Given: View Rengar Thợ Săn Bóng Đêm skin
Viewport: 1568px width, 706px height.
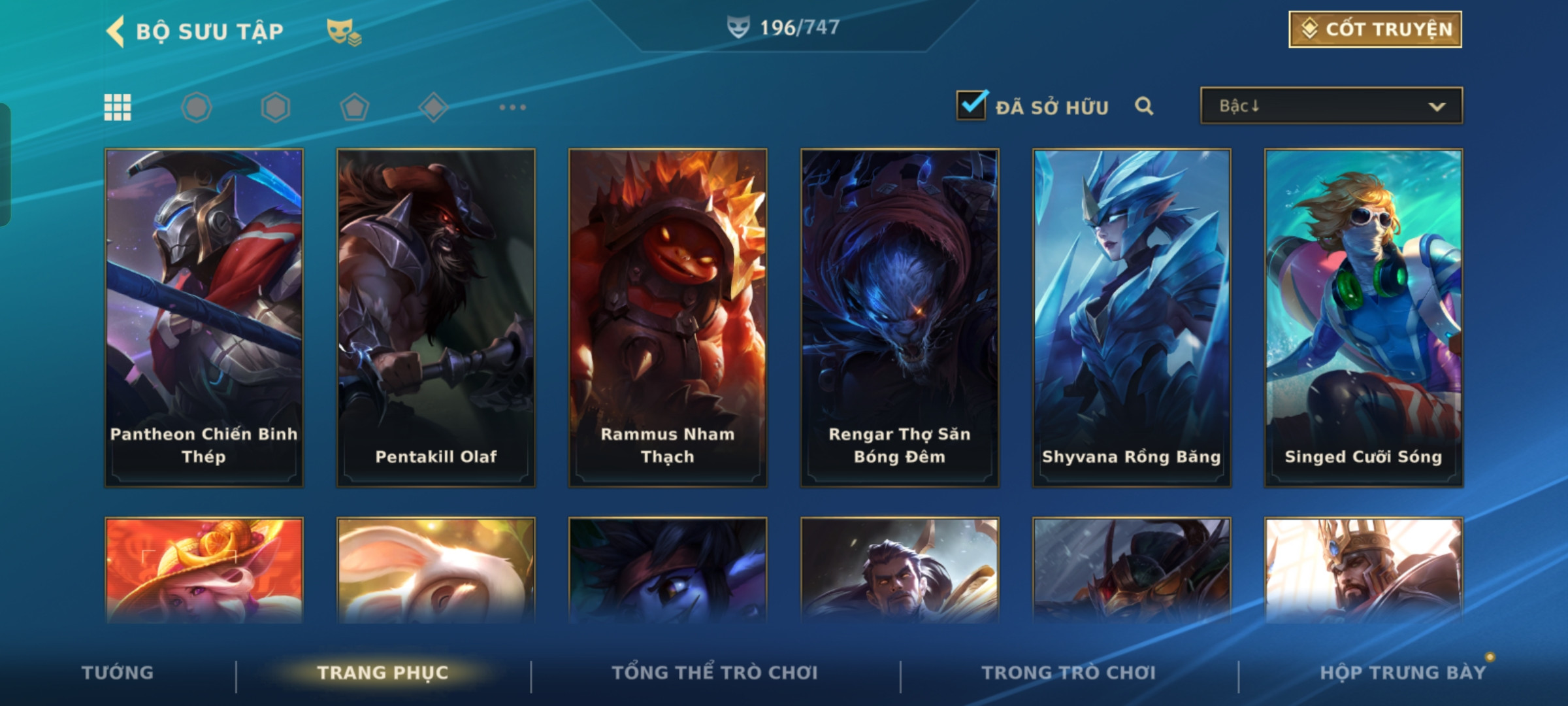Looking at the screenshot, I should click(x=900, y=318).
